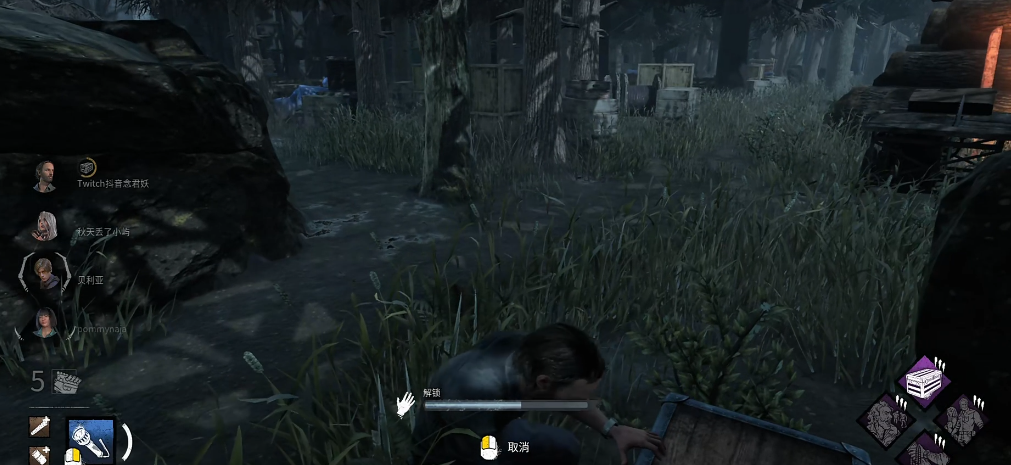Click the top flashlight add-on icon

coord(41,427)
